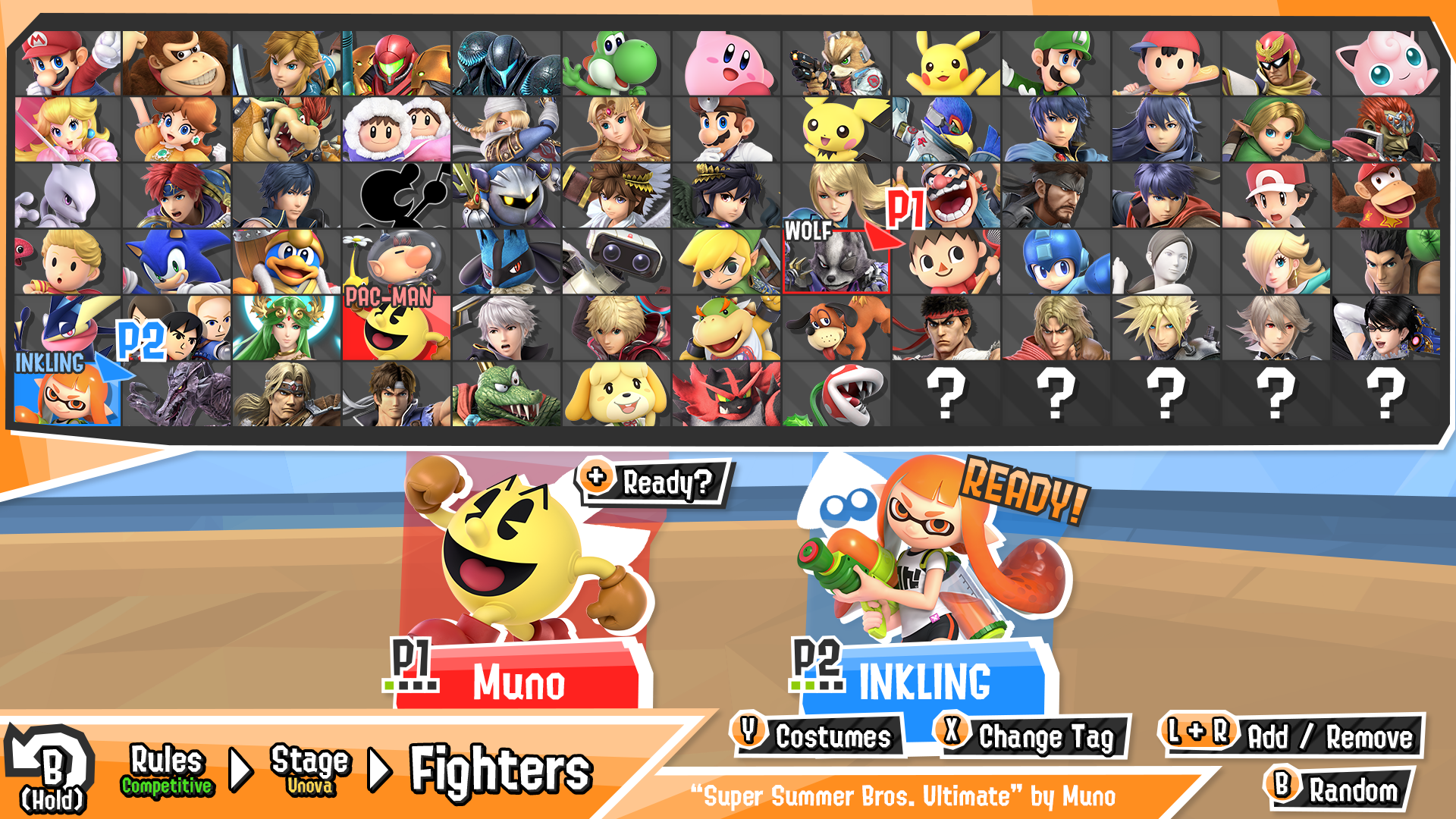Pick the Ice Climbers portrait
1456x819 pixels.
coord(394,129)
